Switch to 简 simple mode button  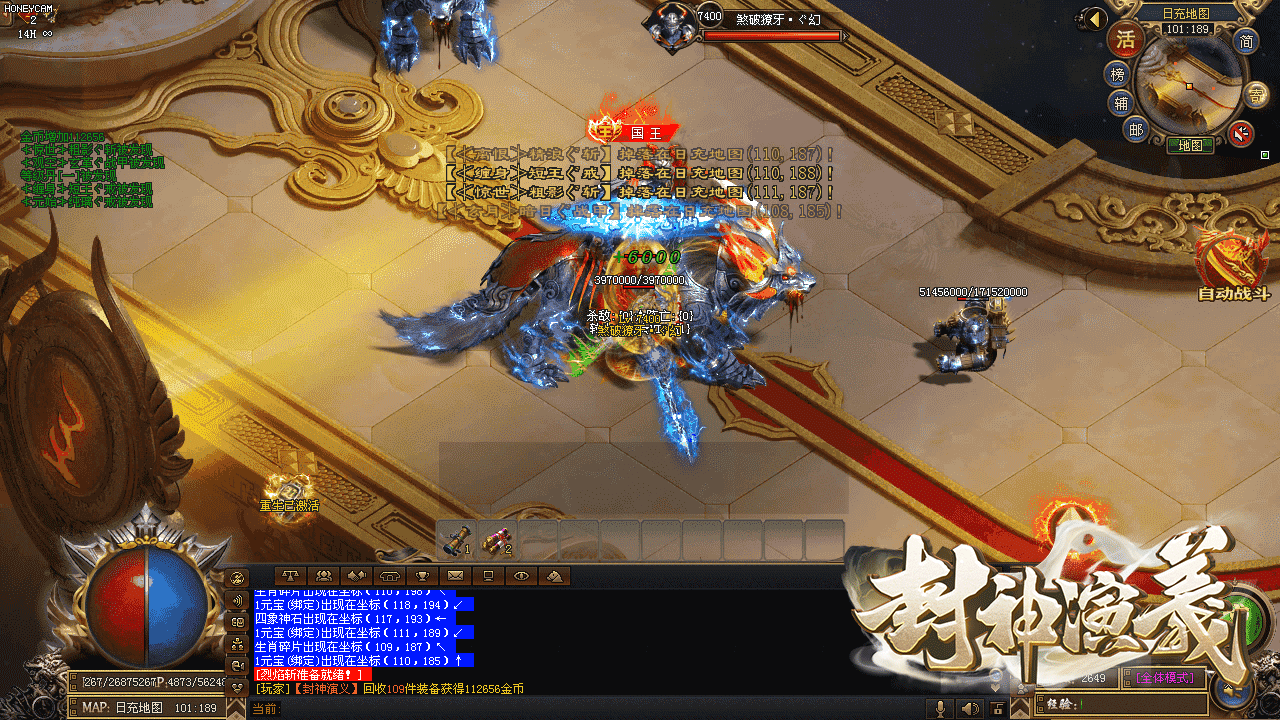click(1246, 41)
